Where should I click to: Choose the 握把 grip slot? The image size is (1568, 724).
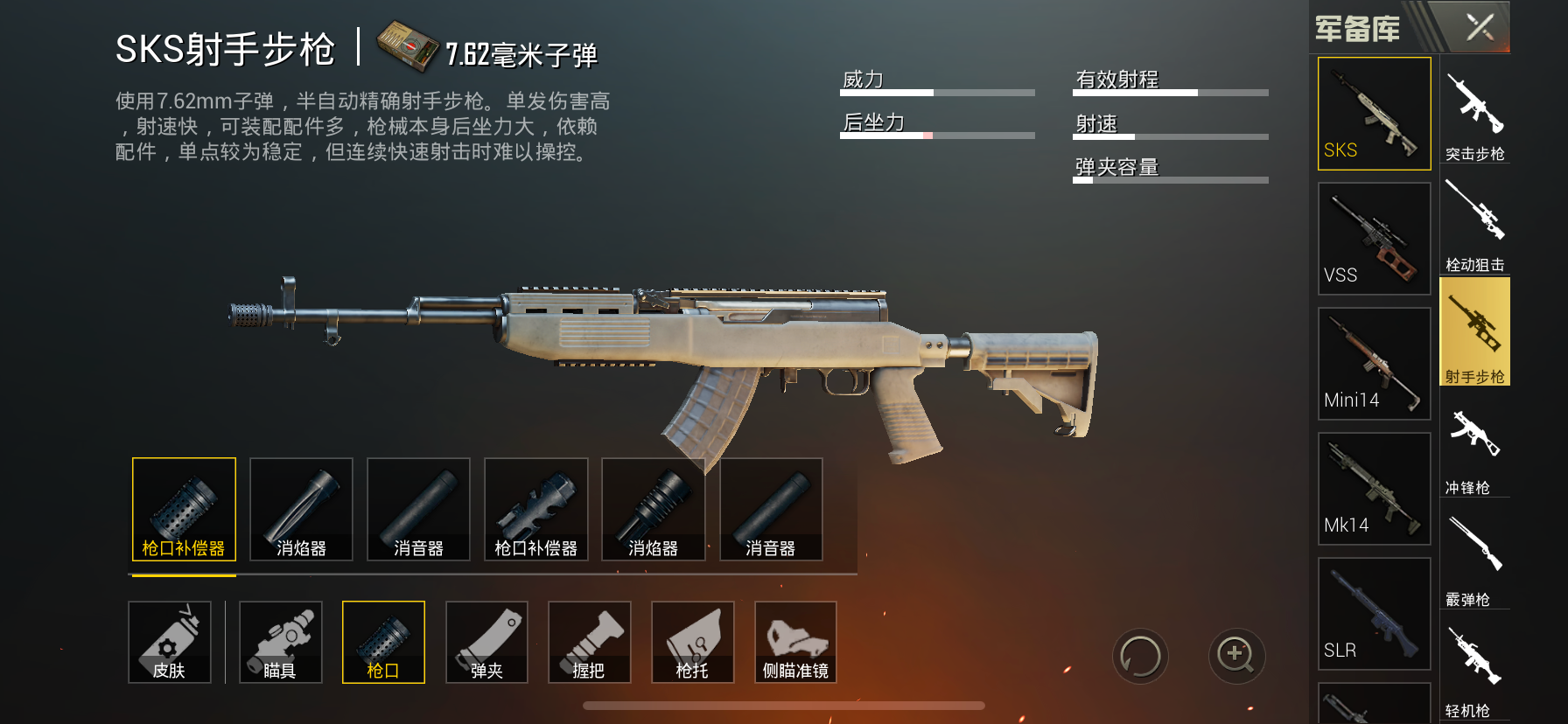[589, 643]
